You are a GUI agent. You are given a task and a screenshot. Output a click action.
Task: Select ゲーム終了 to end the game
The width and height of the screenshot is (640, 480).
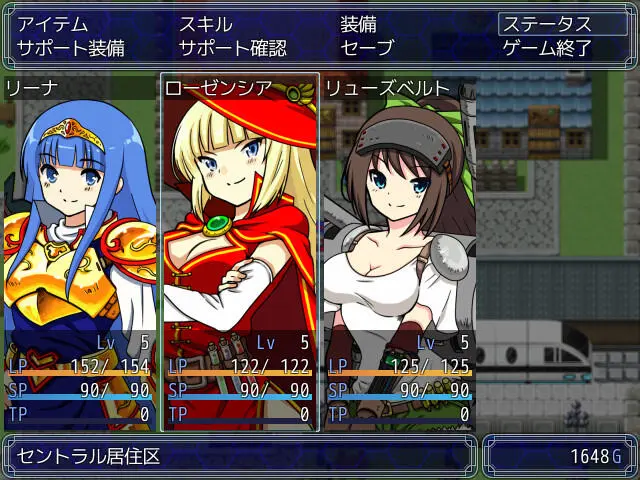[547, 47]
